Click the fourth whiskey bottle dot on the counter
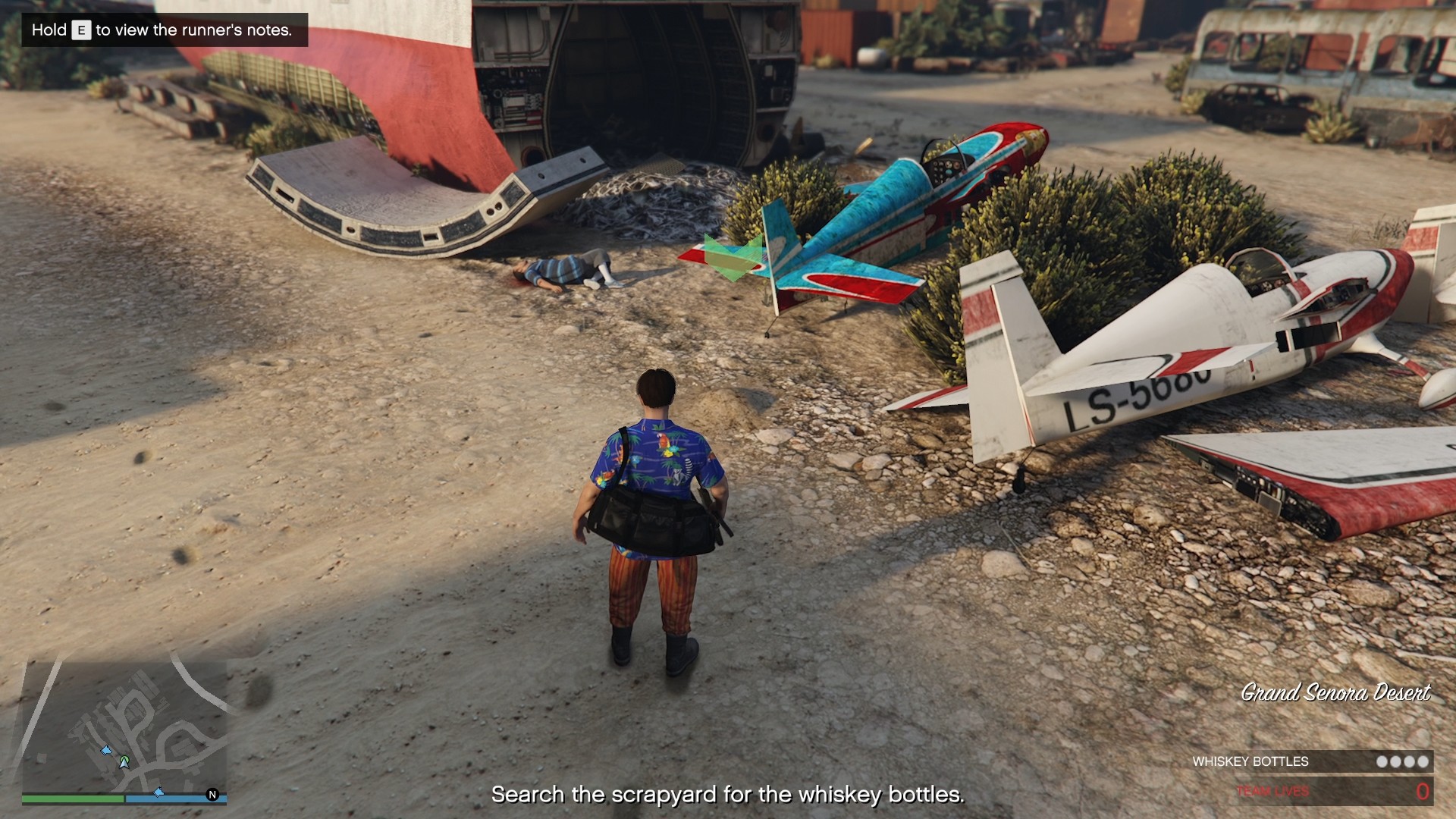The height and width of the screenshot is (819, 1456). coord(1423,761)
